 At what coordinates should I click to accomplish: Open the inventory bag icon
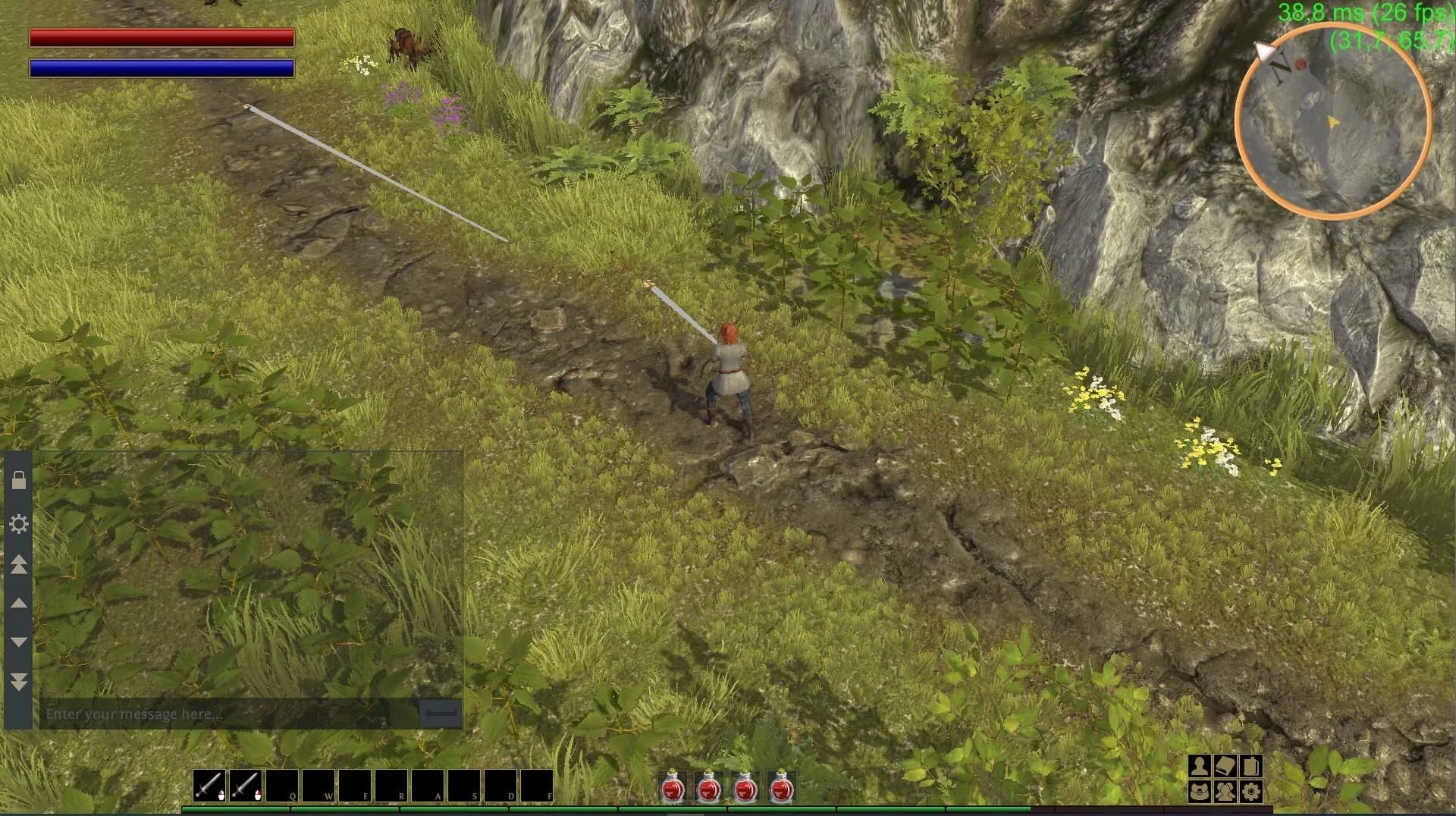click(x=1200, y=792)
